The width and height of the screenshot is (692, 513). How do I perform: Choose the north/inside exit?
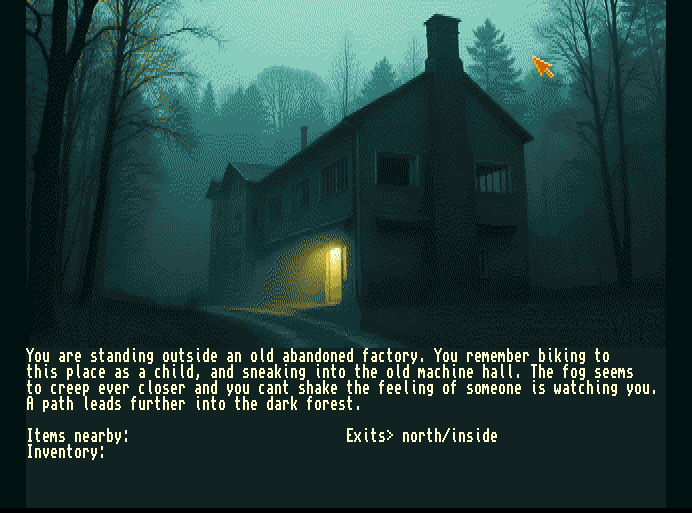coord(449,436)
